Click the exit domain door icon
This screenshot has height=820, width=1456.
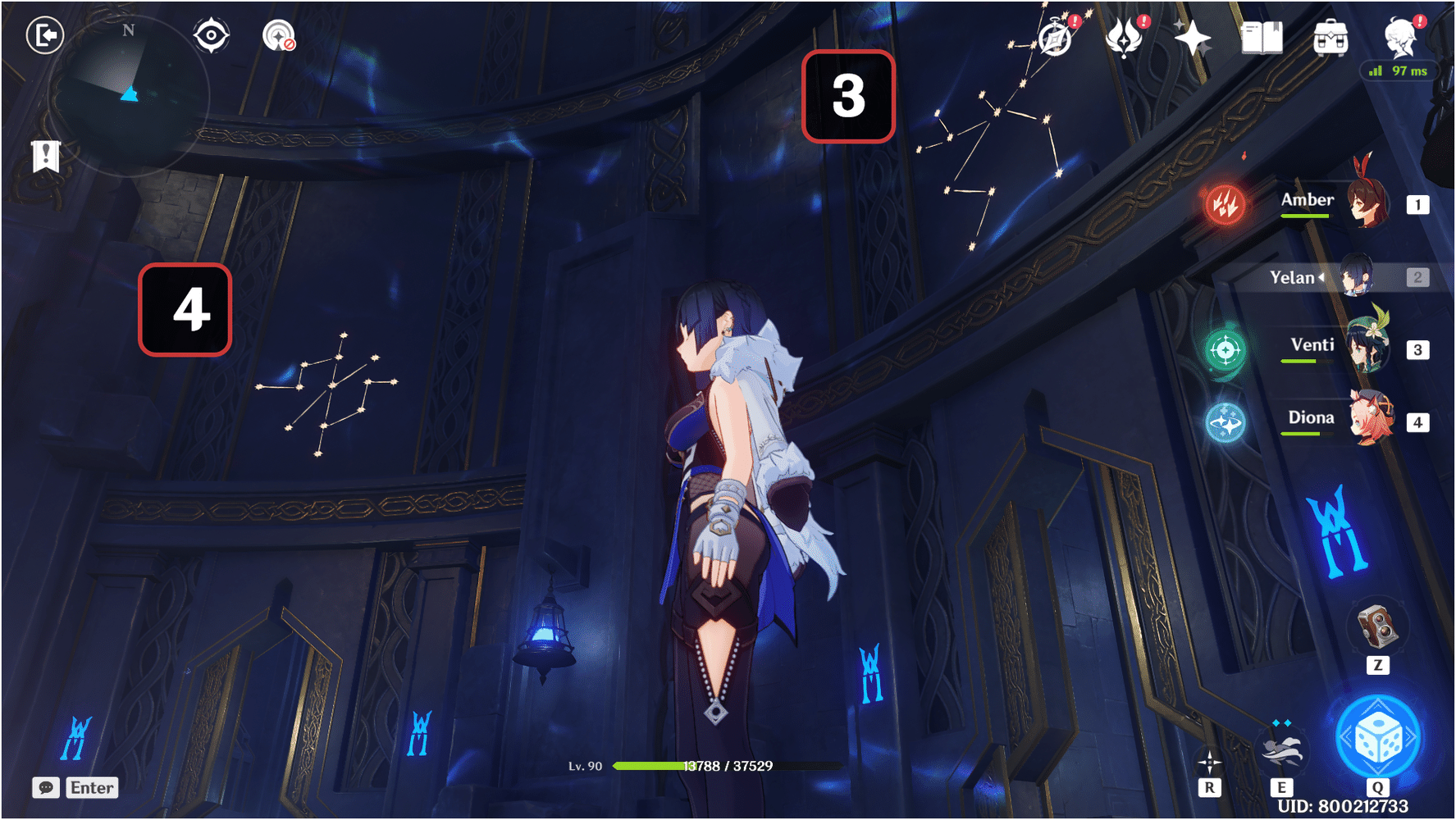(x=45, y=35)
